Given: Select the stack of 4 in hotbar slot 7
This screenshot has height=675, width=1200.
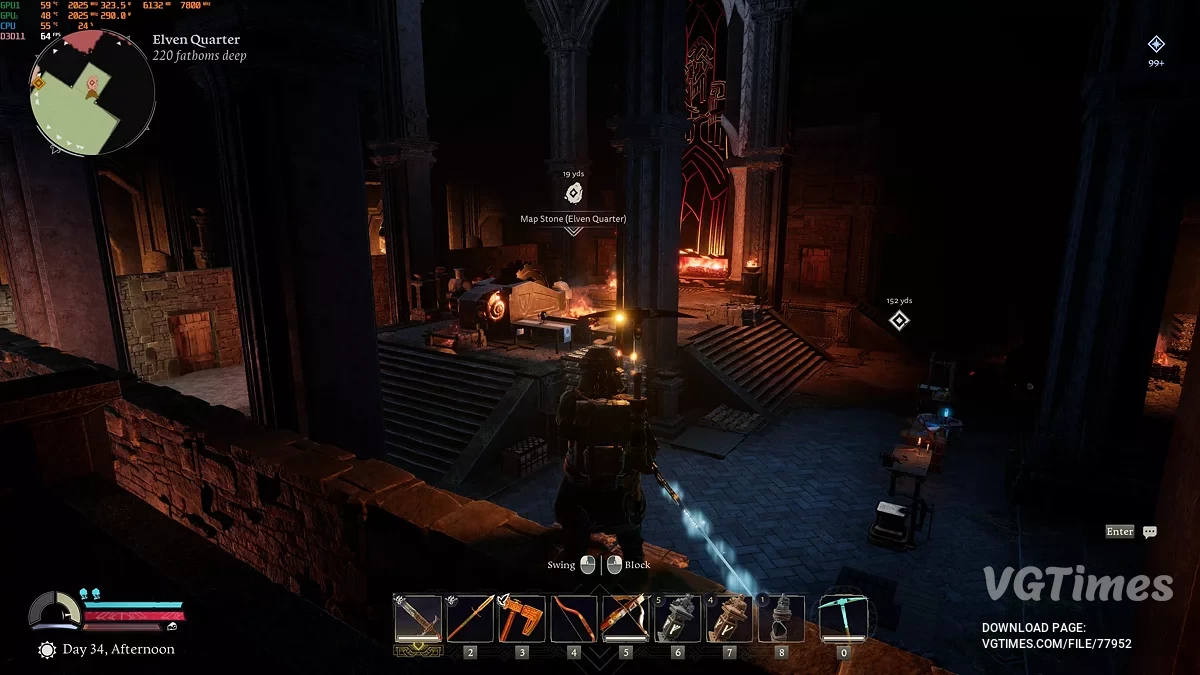Looking at the screenshot, I should 730,618.
